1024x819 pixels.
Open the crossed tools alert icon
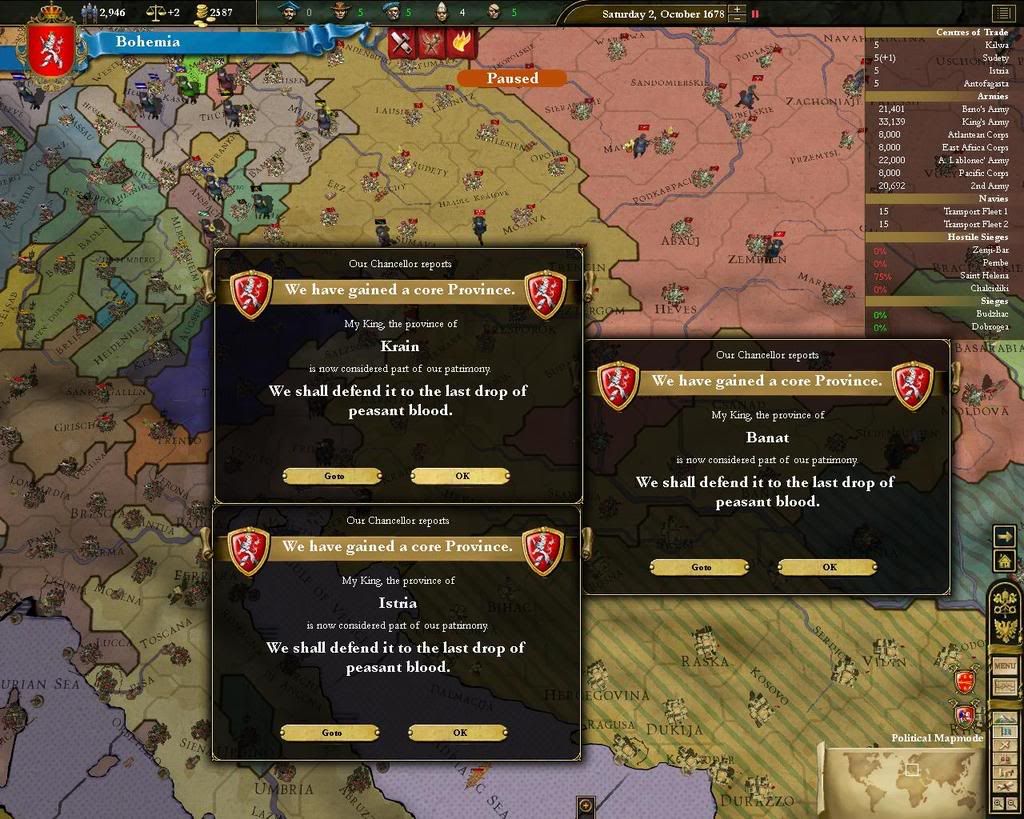coord(402,42)
